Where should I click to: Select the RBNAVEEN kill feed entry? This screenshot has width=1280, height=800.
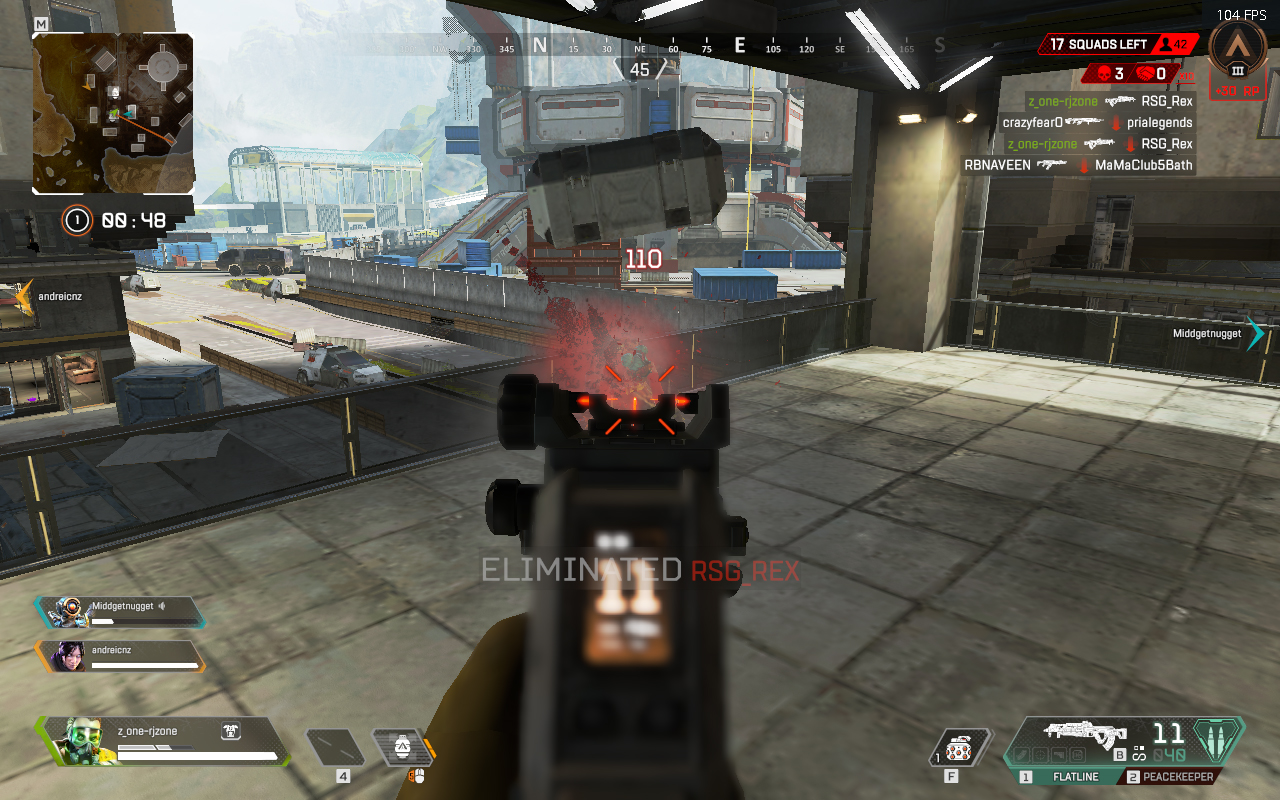1078,165
